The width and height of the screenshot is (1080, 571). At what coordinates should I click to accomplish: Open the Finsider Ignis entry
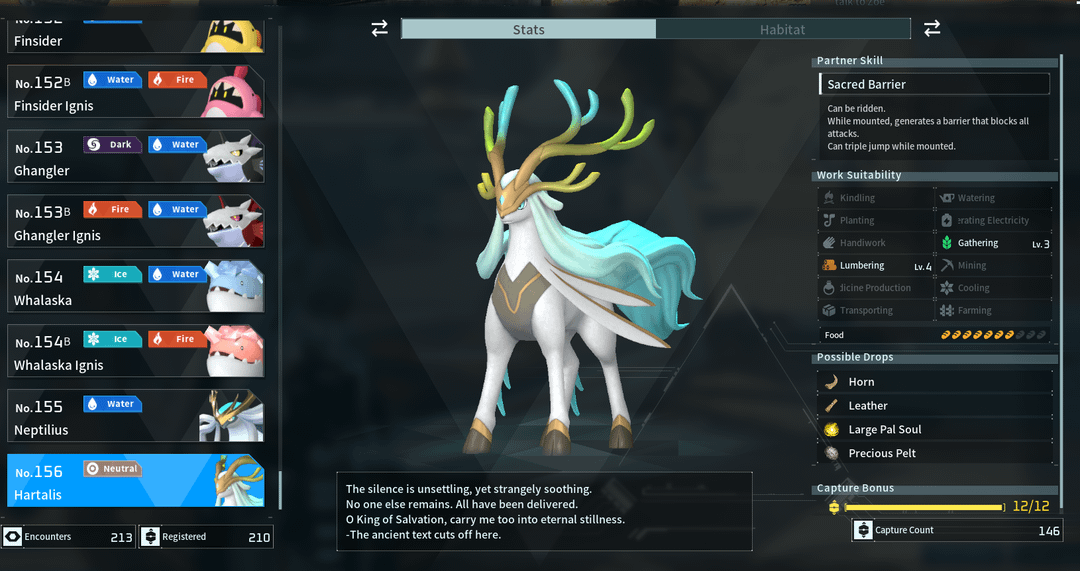(x=136, y=93)
